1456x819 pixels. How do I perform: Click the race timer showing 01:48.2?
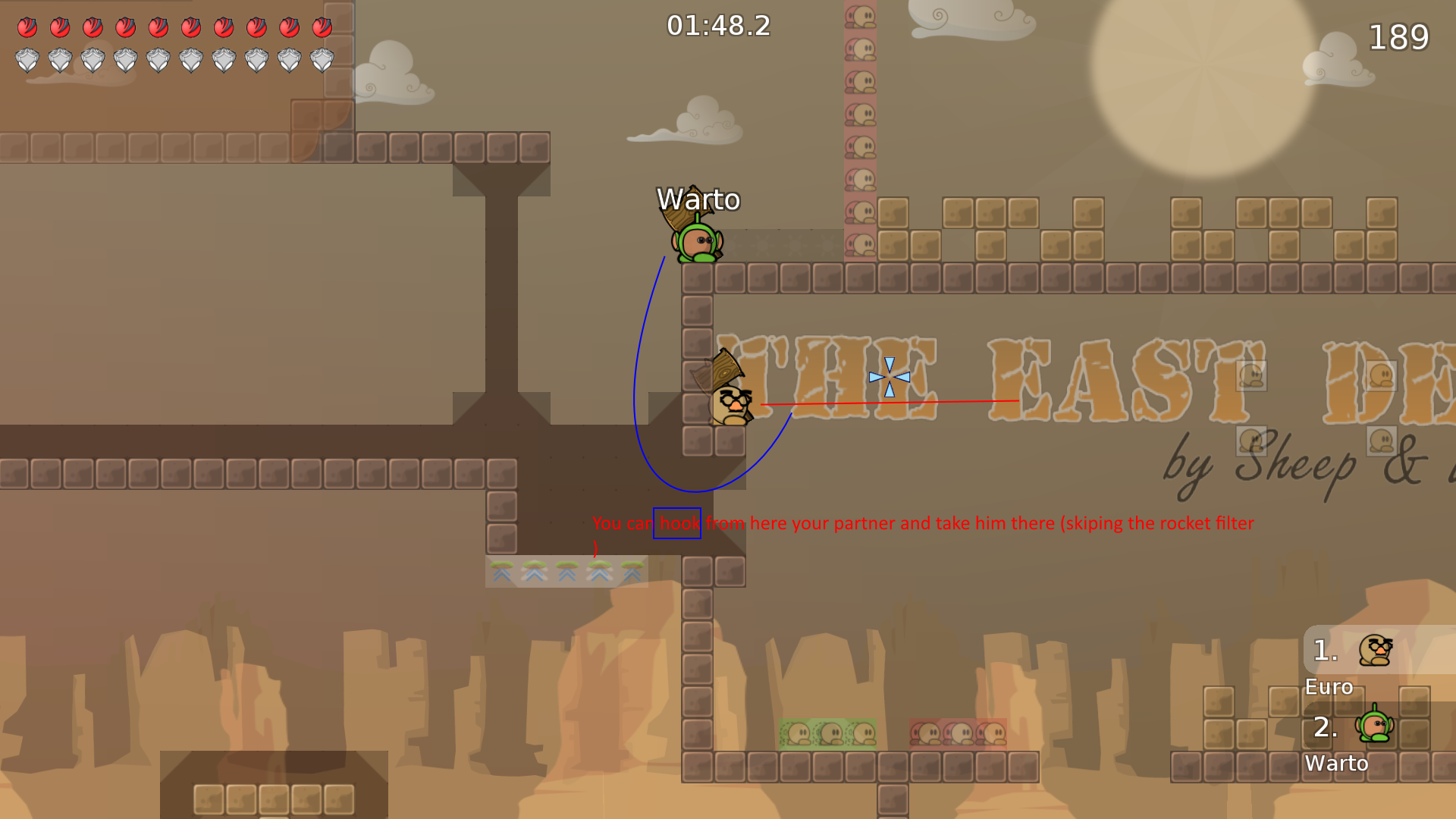(717, 26)
